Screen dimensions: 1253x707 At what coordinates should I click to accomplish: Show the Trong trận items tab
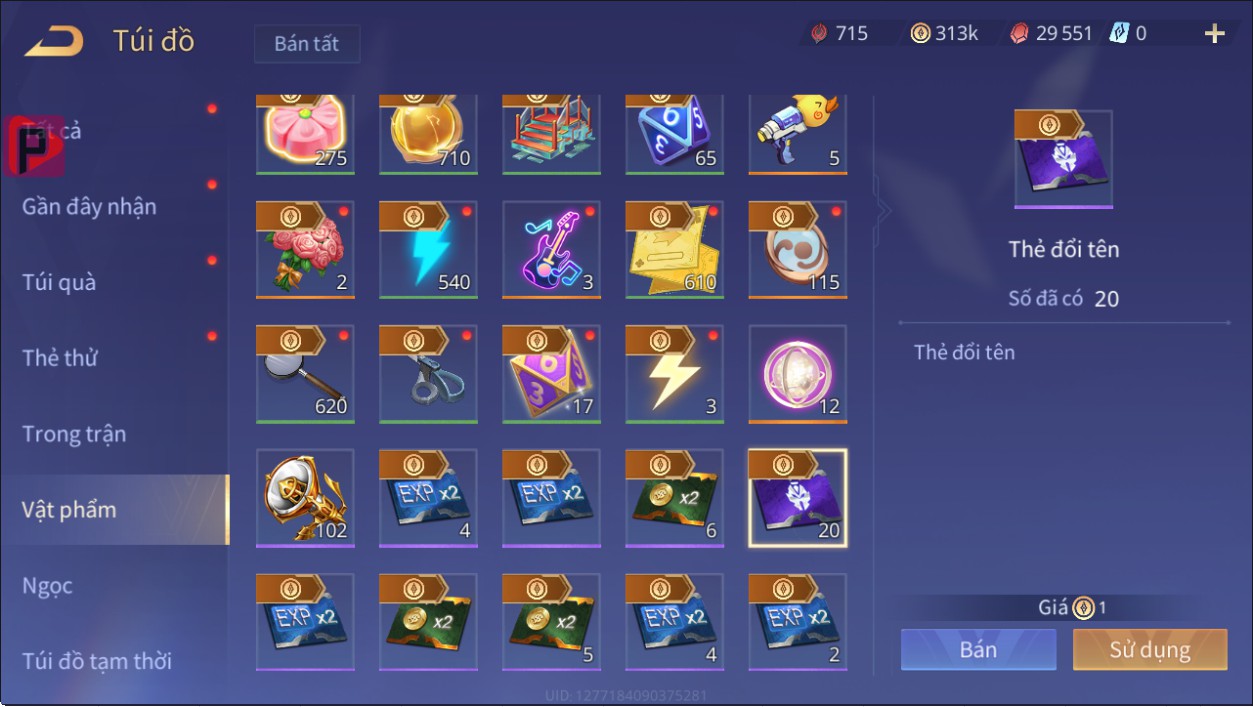[74, 434]
